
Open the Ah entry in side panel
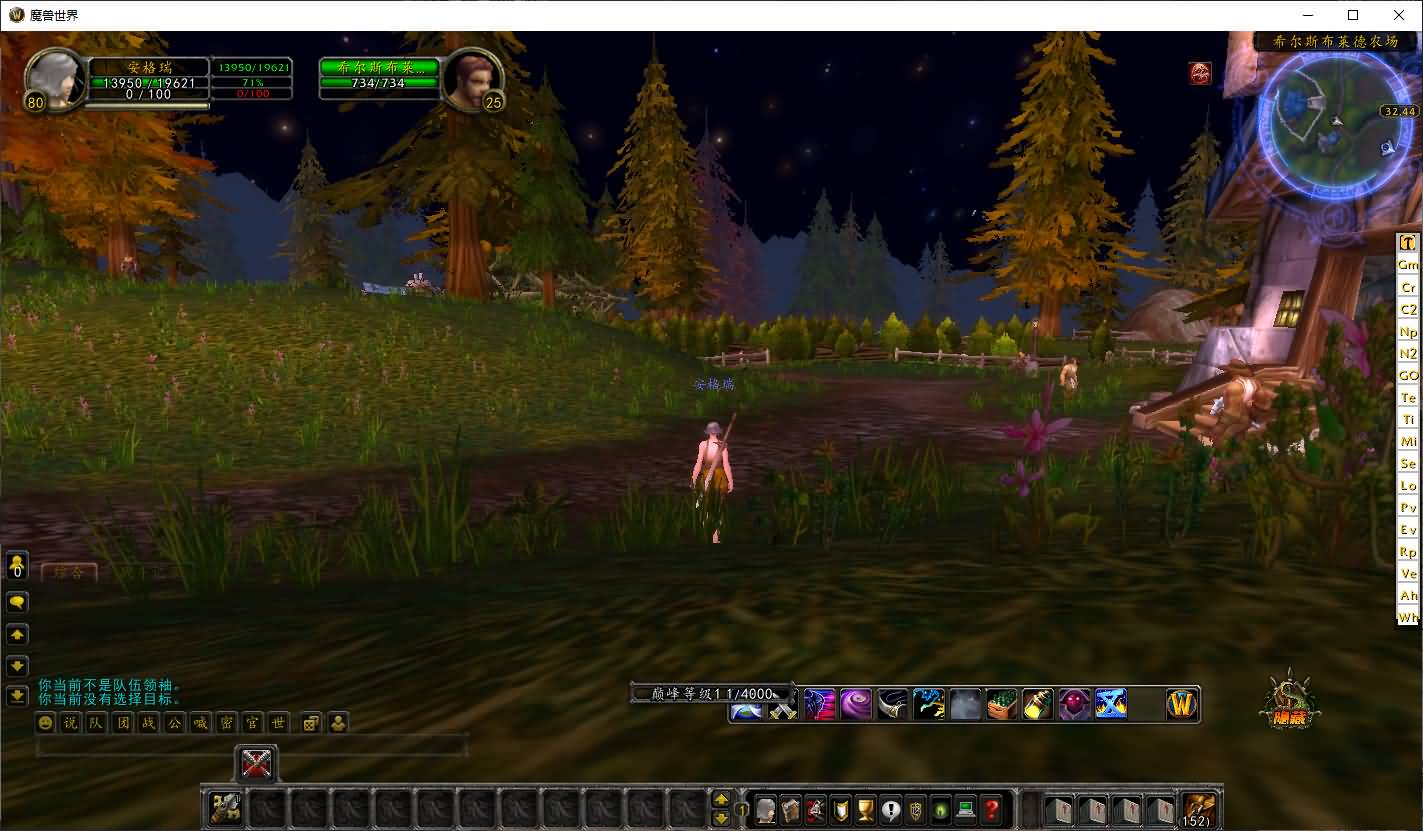click(1408, 596)
